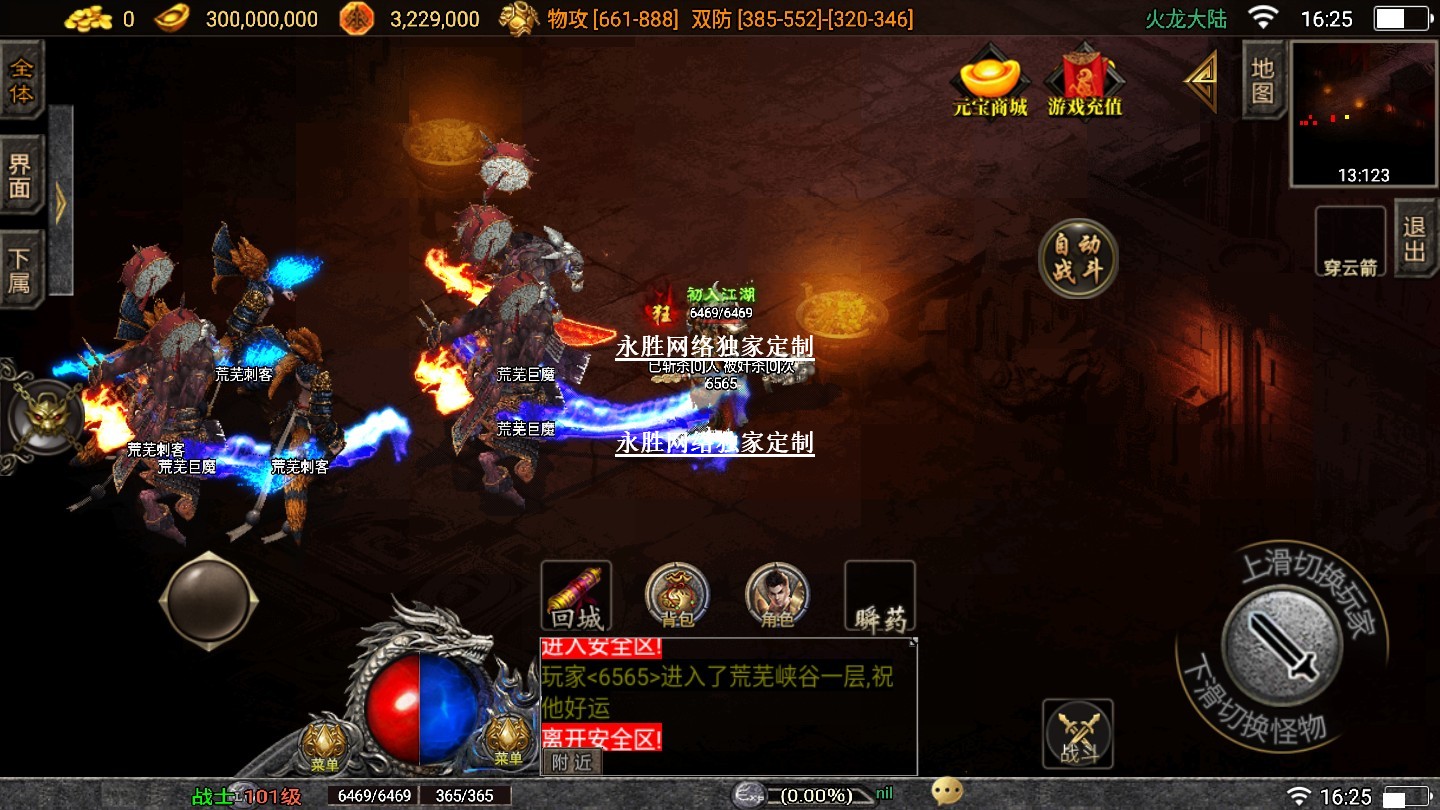Open the 角色 character sheet
This screenshot has height=810, width=1440.
[x=777, y=596]
